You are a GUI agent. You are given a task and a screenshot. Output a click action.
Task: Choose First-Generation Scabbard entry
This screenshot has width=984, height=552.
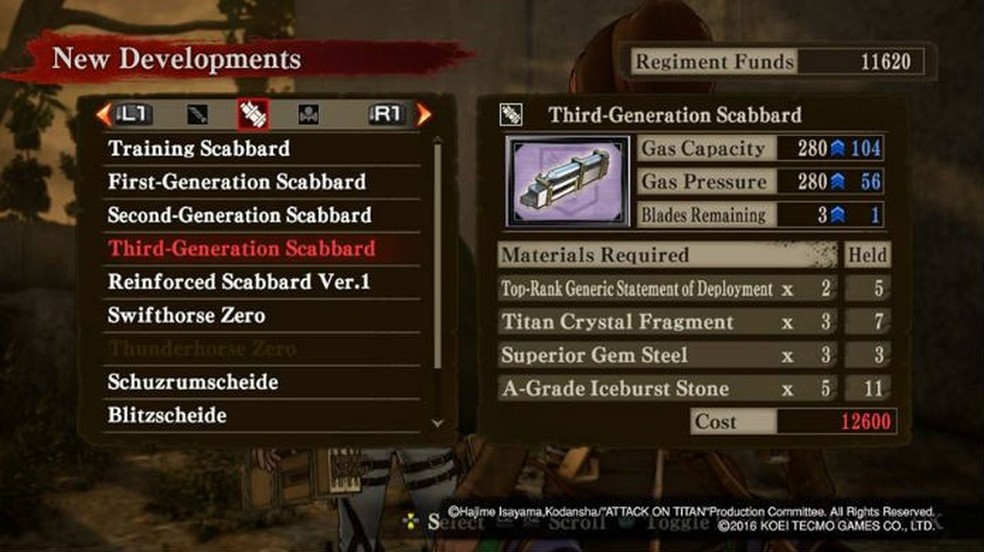(x=237, y=182)
